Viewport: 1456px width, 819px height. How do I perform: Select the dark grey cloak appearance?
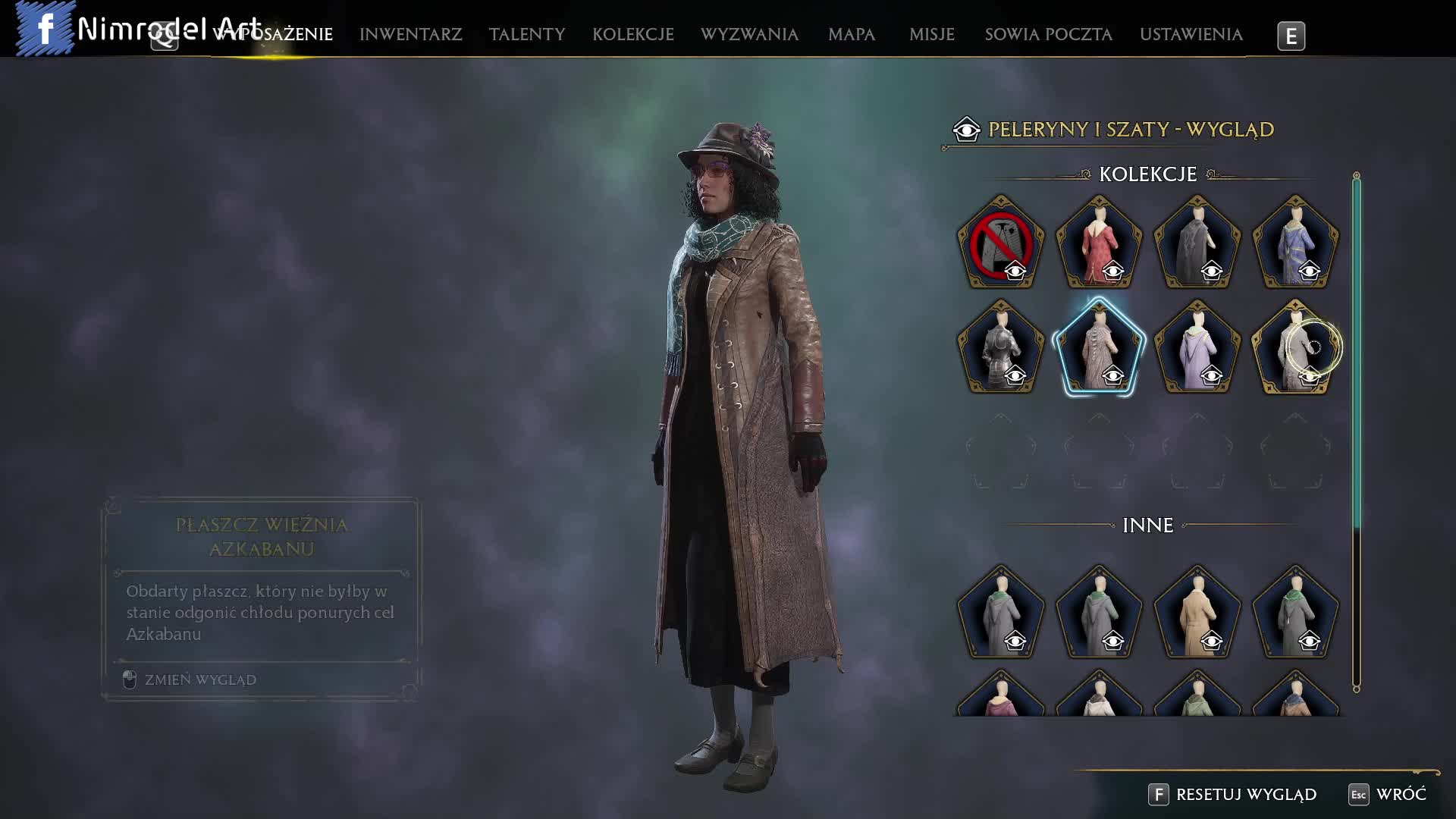(x=1197, y=243)
